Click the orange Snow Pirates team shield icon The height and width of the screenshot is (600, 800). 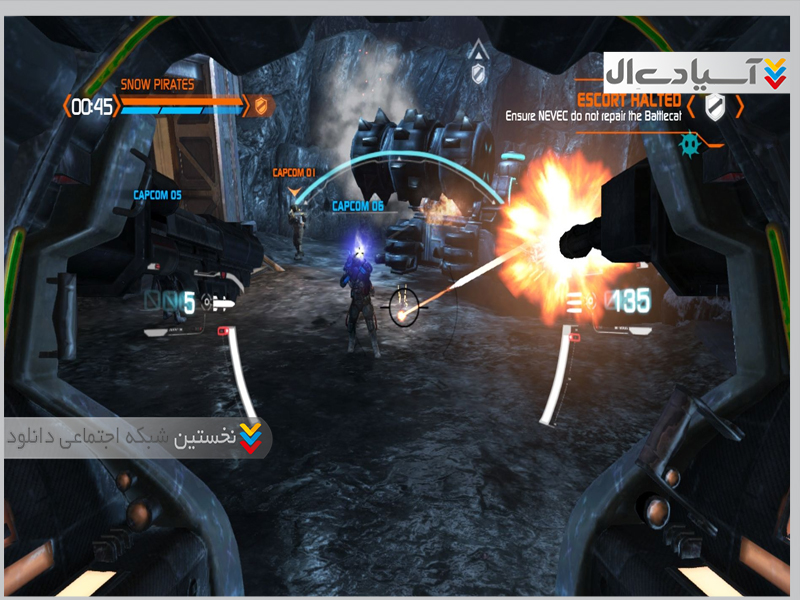point(261,105)
